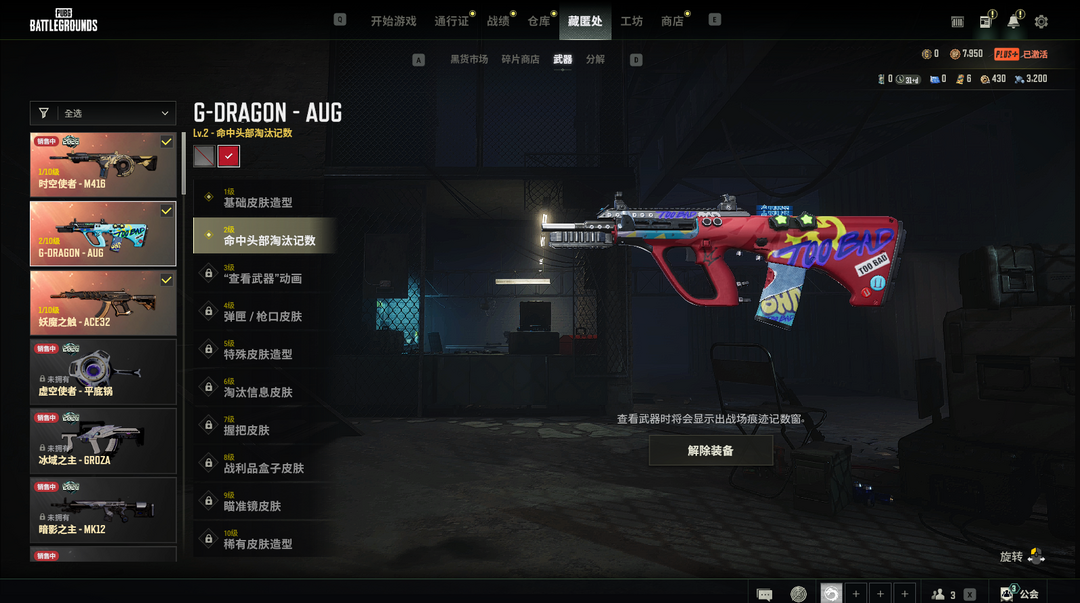Screen dimensions: 1080x603
Task: Open the 碎片商店 sub-tab
Action: click(520, 60)
